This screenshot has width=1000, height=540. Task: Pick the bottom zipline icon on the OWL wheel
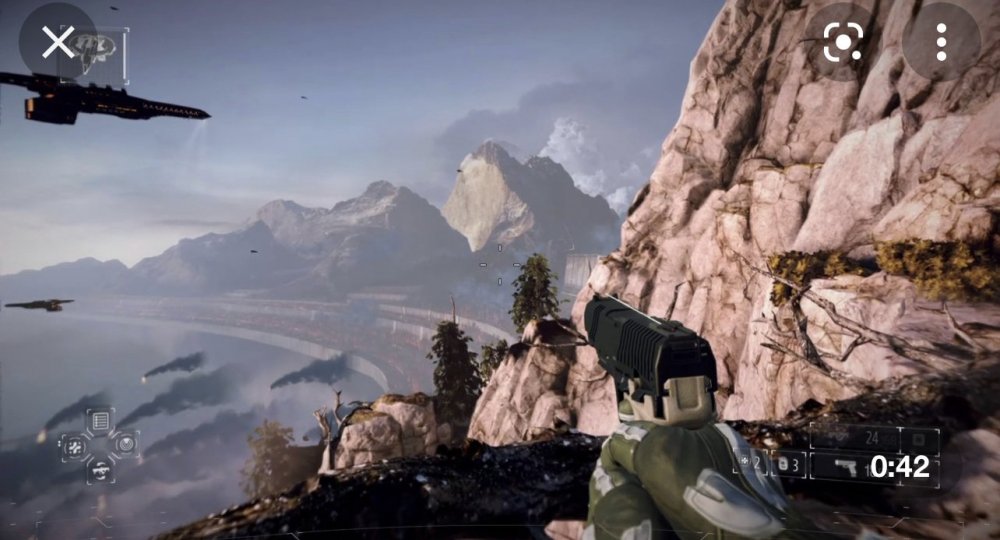(x=100, y=468)
